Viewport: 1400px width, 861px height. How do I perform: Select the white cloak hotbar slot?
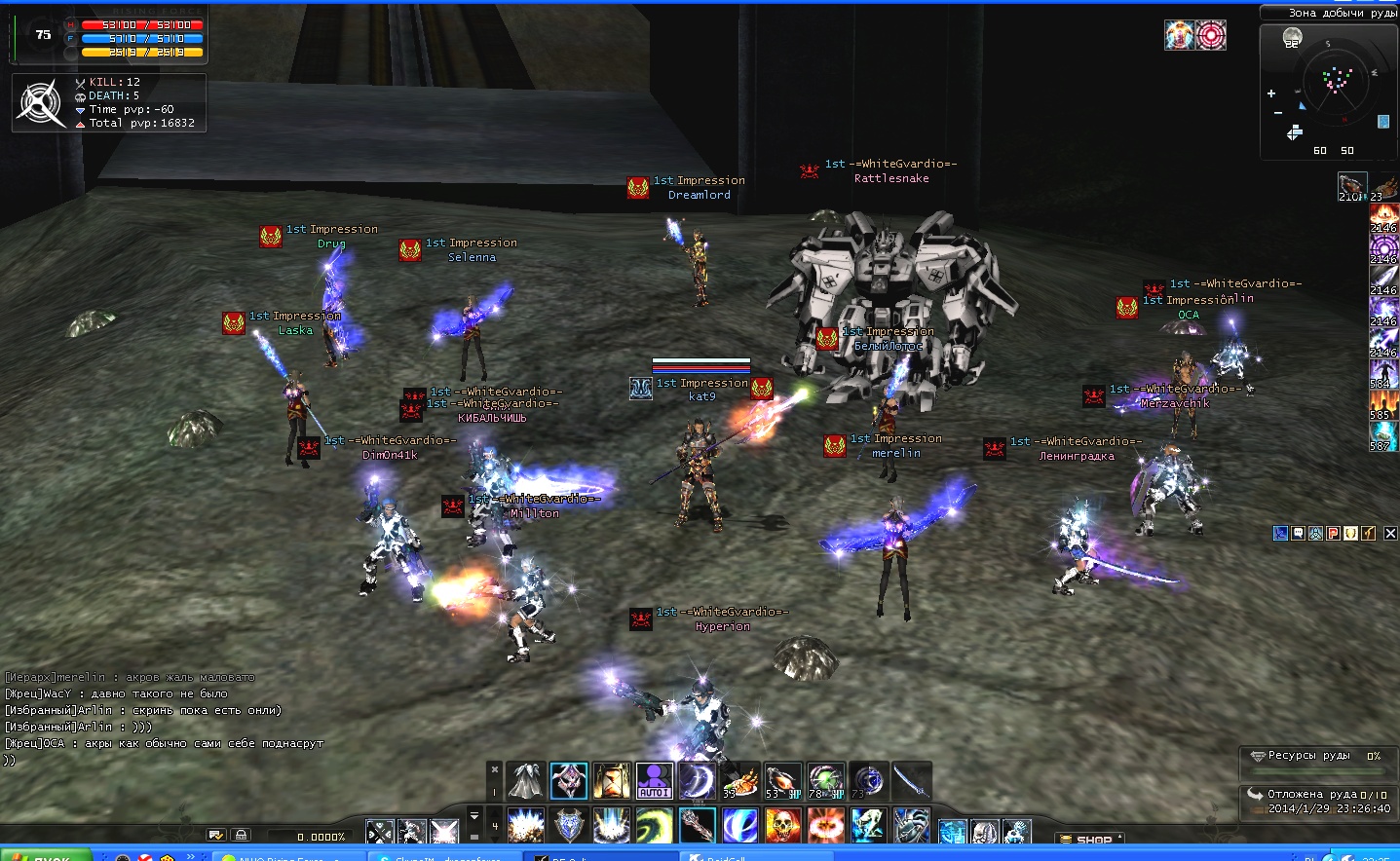tap(526, 781)
